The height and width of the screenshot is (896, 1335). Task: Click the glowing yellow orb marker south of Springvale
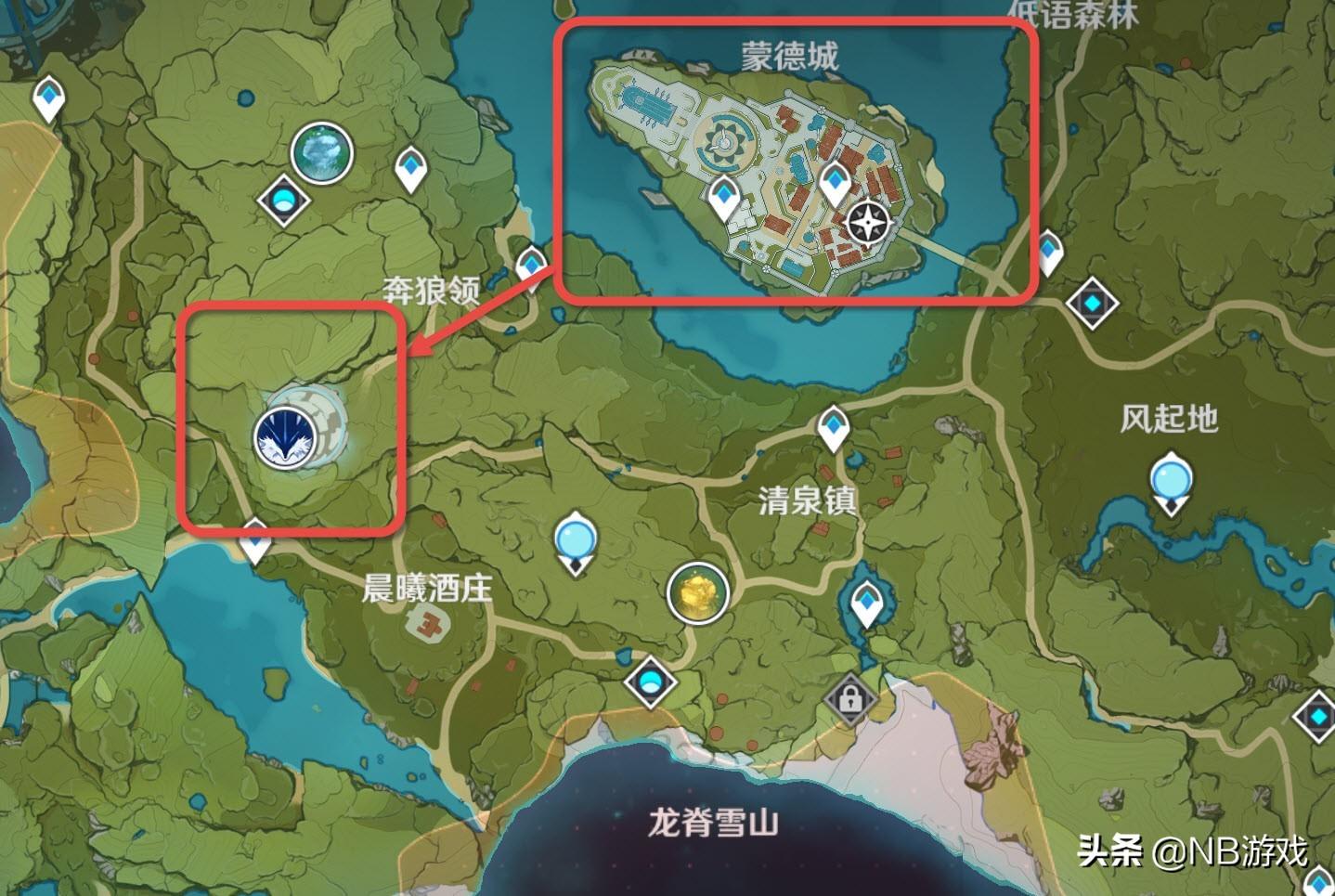pos(695,594)
